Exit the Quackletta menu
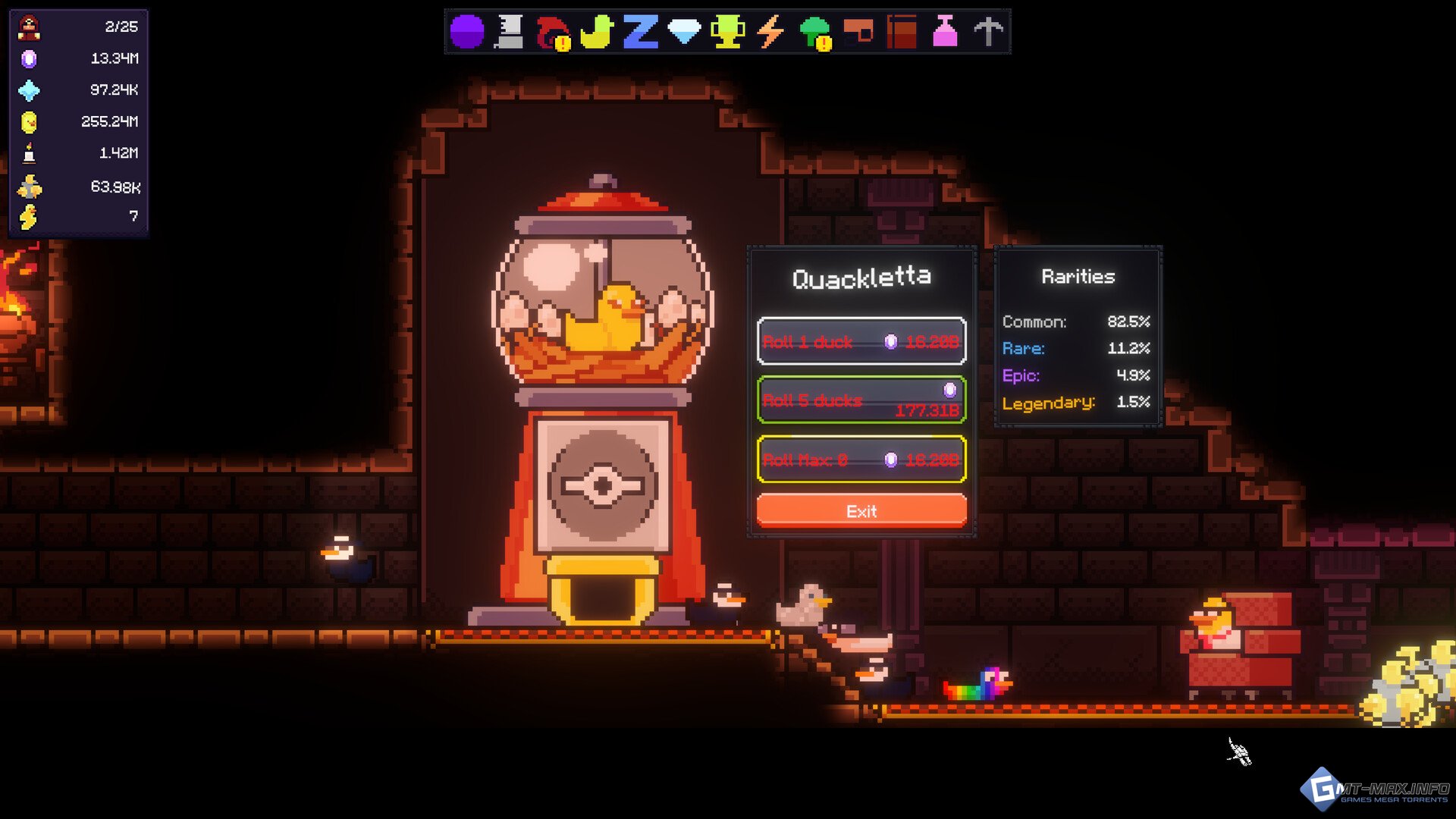 [861, 511]
